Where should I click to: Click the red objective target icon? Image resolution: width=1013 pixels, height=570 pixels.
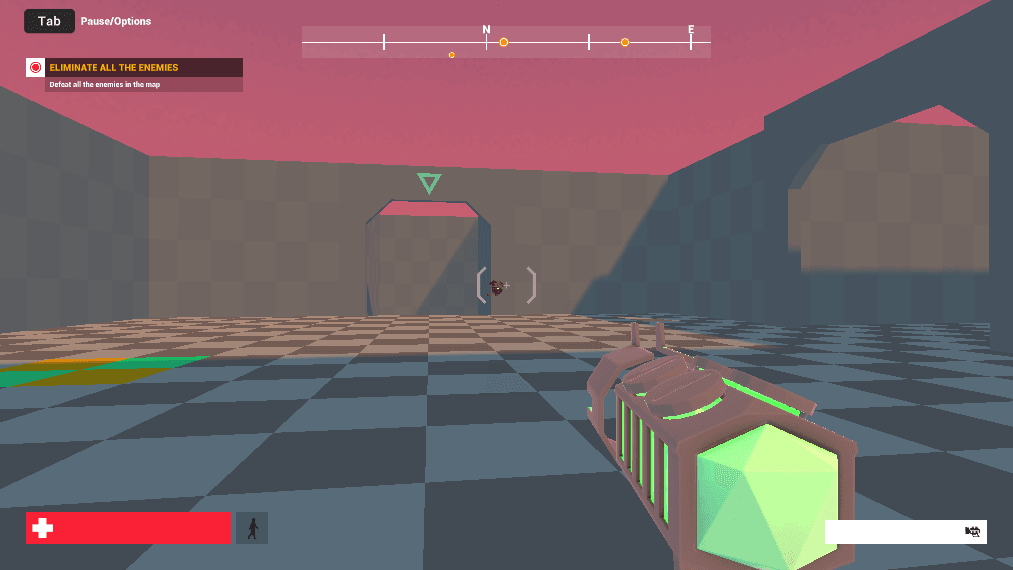(36, 68)
